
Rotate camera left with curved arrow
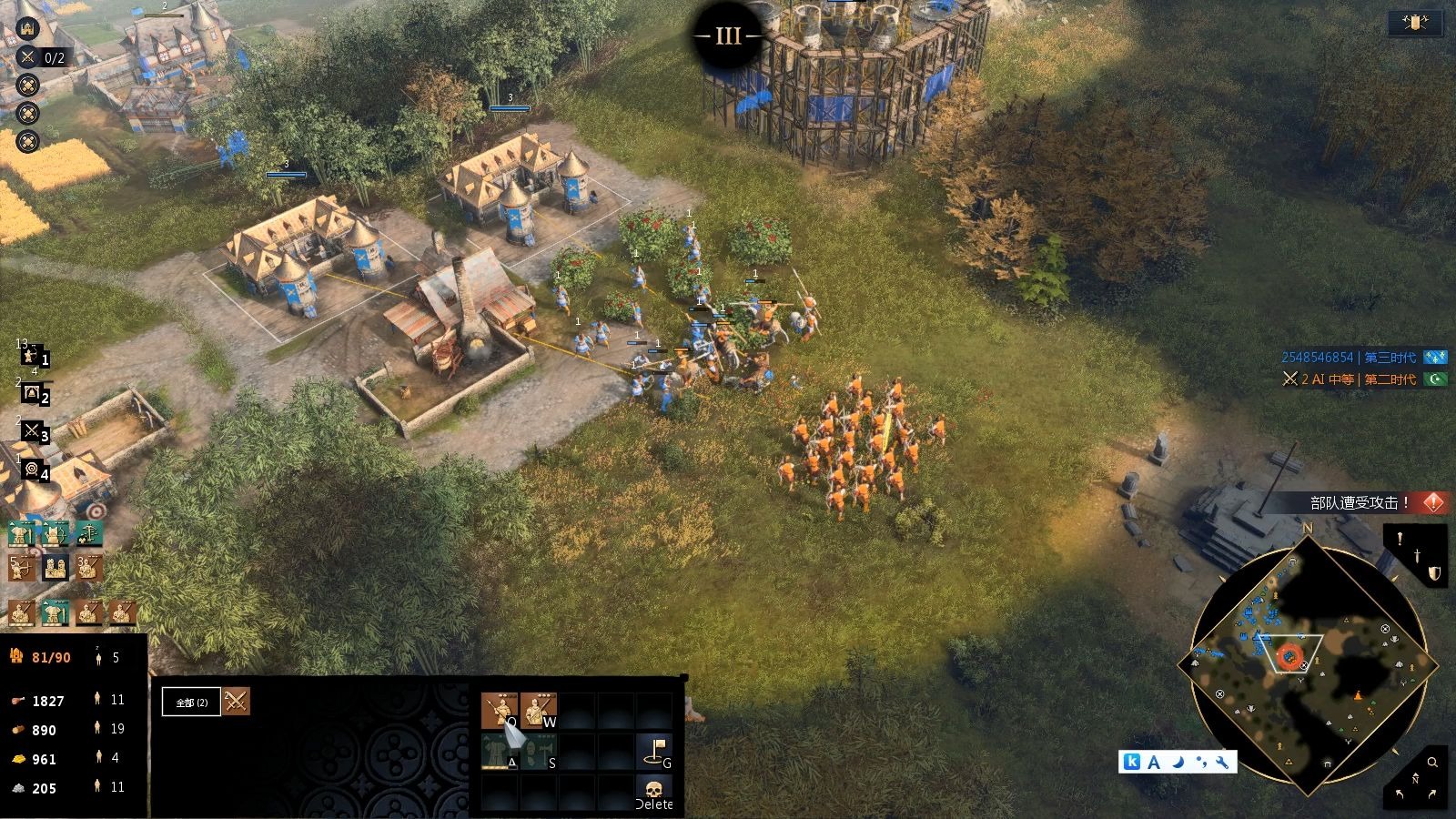click(x=1400, y=794)
